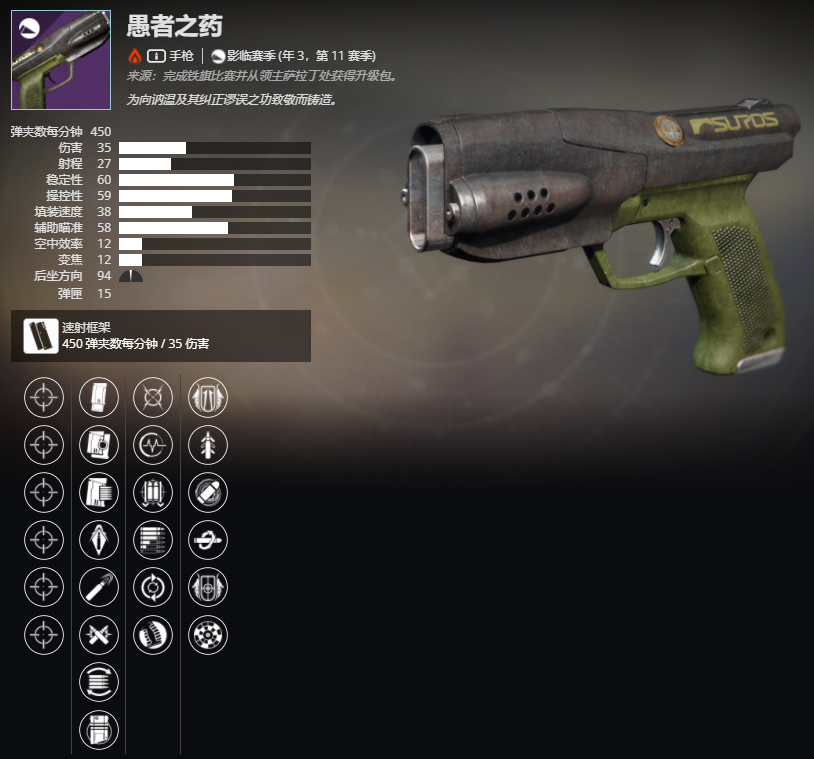Image resolution: width=814 pixels, height=759 pixels.
Task: Select the feathered arrow perk icon
Action: (208, 444)
